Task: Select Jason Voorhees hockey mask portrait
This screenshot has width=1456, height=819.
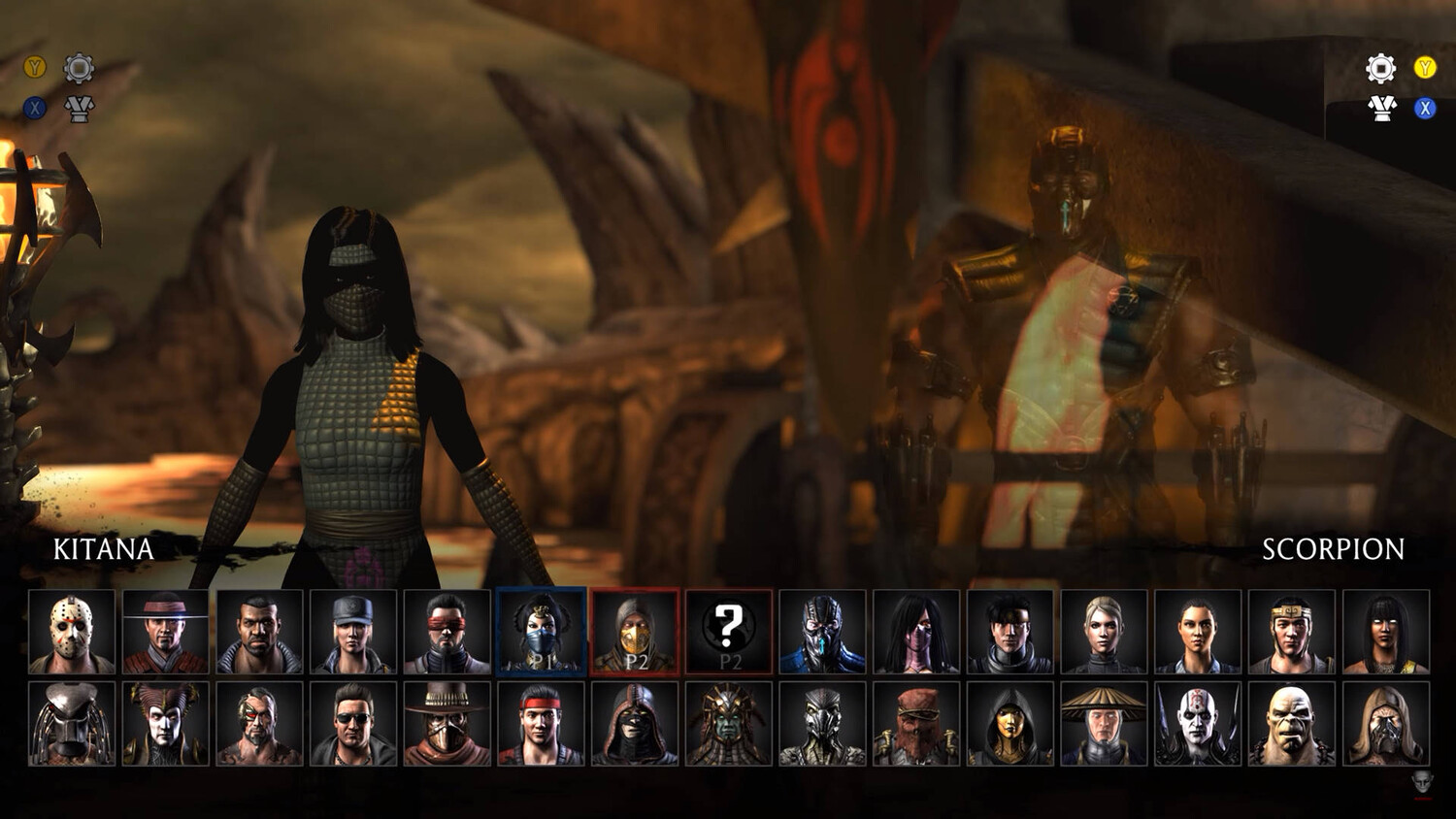Action: click(x=72, y=632)
